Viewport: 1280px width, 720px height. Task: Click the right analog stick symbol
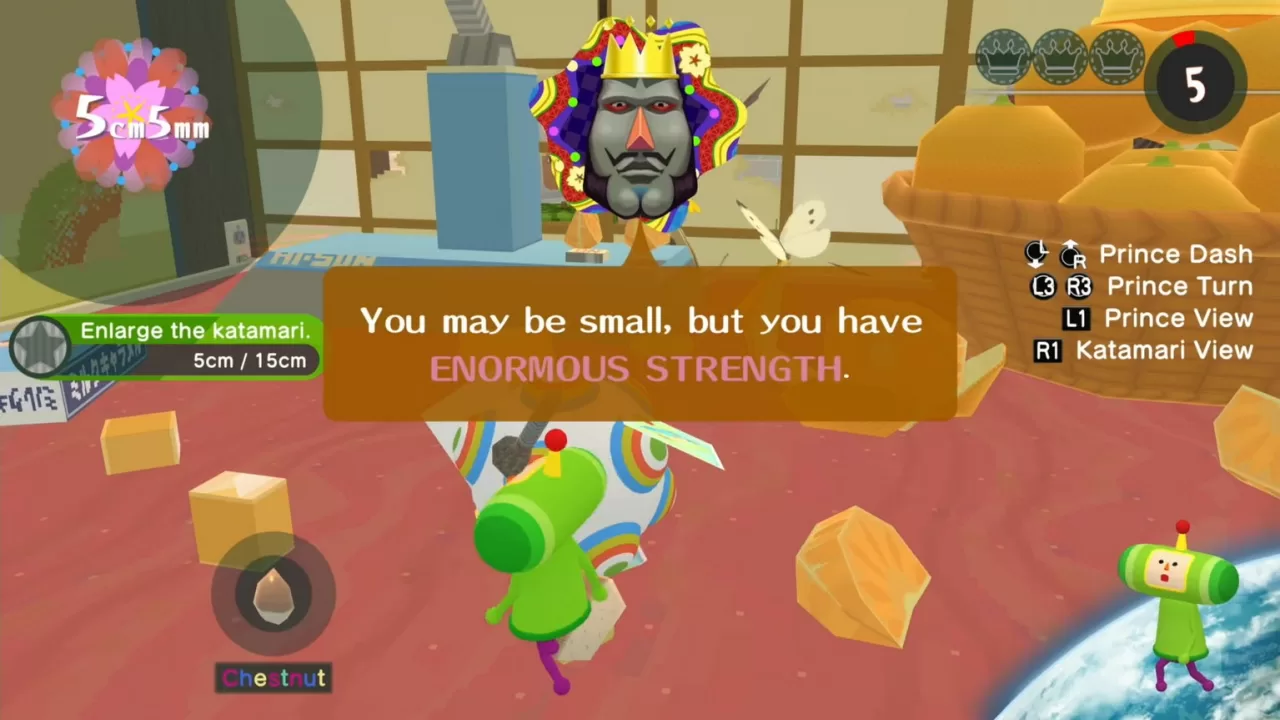1072,258
